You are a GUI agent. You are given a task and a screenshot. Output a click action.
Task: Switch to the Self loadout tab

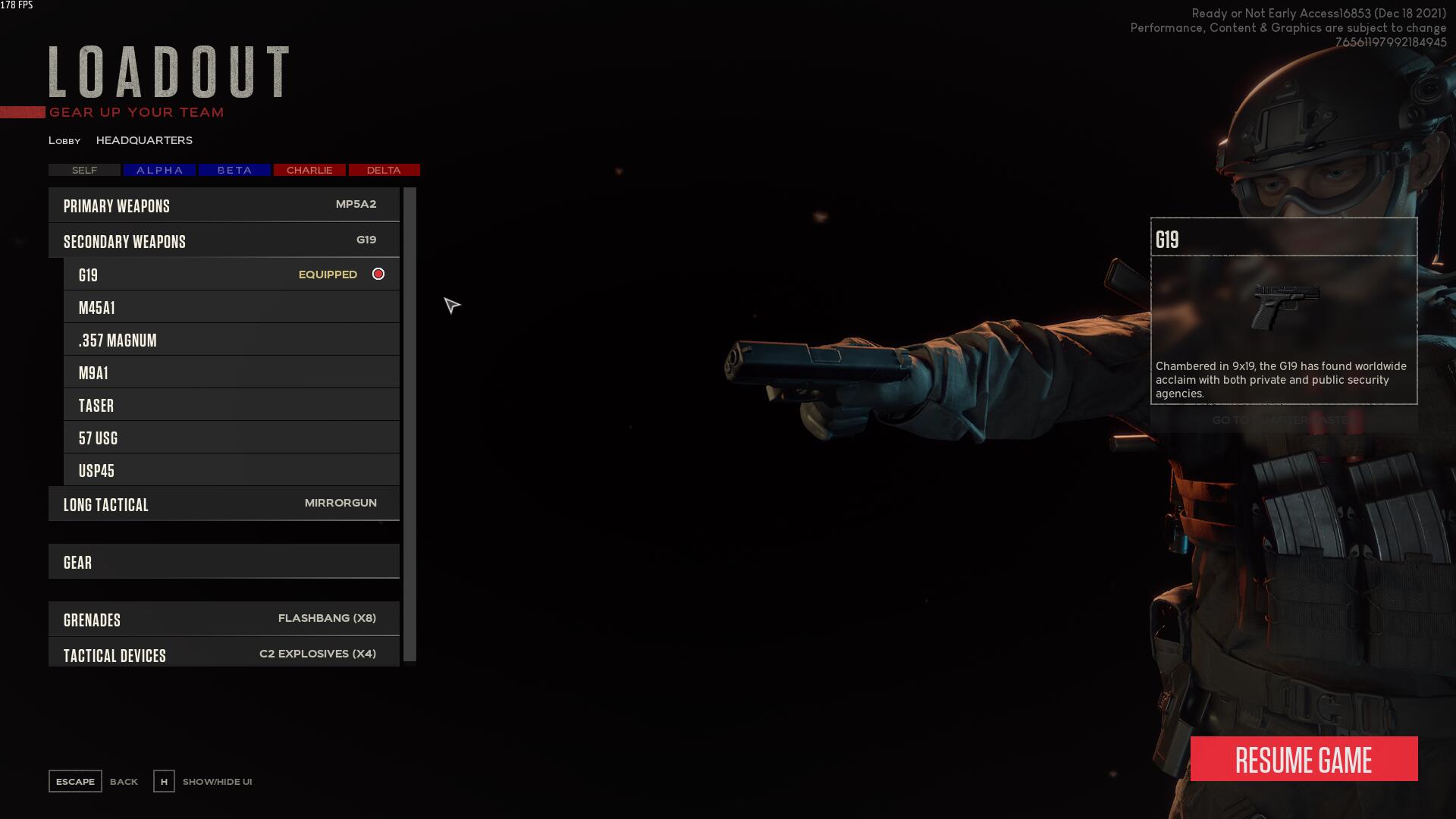84,170
